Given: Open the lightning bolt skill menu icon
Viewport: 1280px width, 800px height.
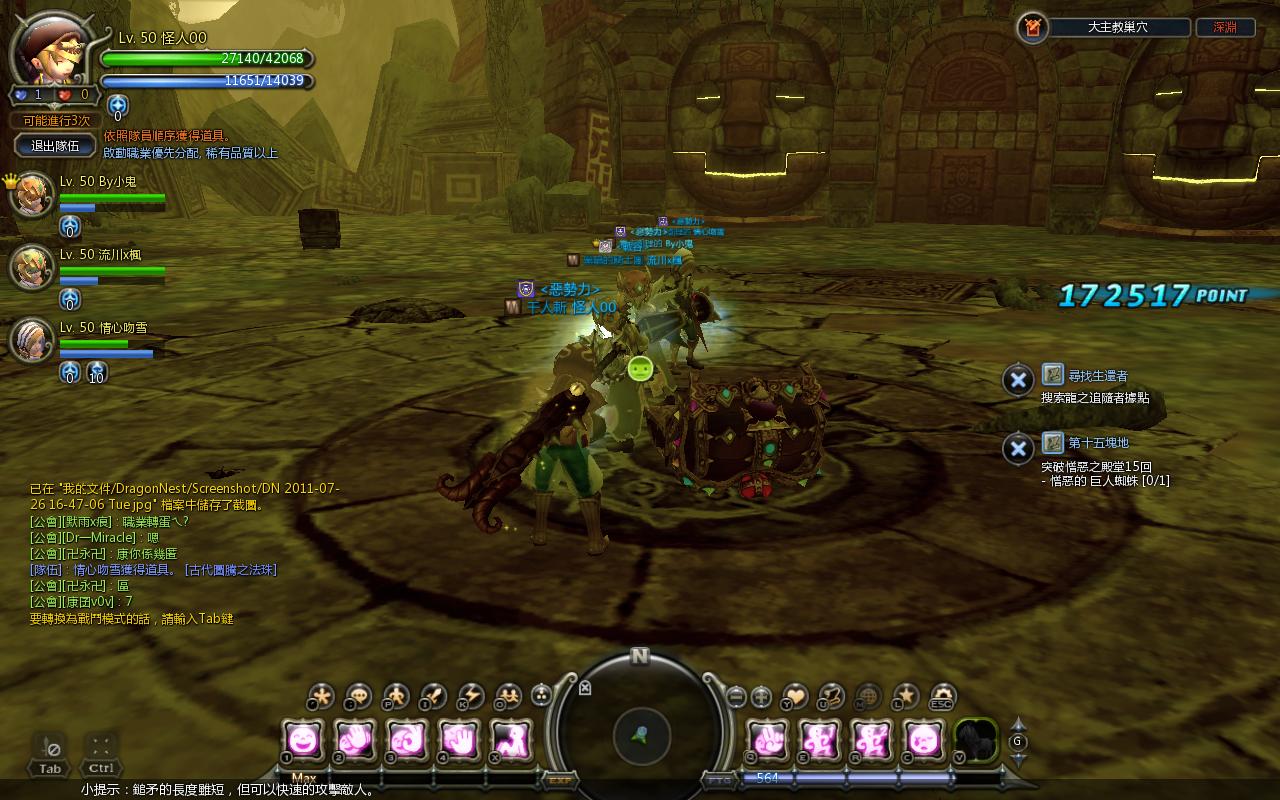Looking at the screenshot, I should click(470, 696).
